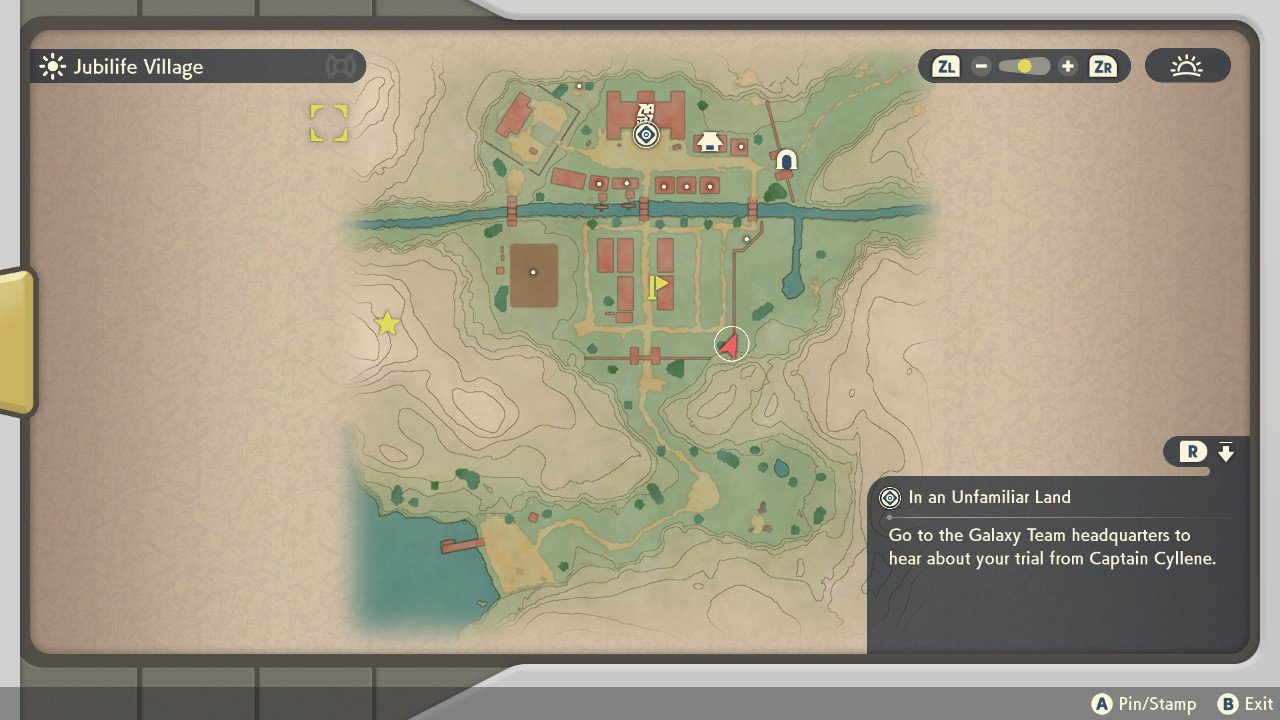Open the In an Unfamiliar Land mission
The width and height of the screenshot is (1280, 720).
(990, 497)
